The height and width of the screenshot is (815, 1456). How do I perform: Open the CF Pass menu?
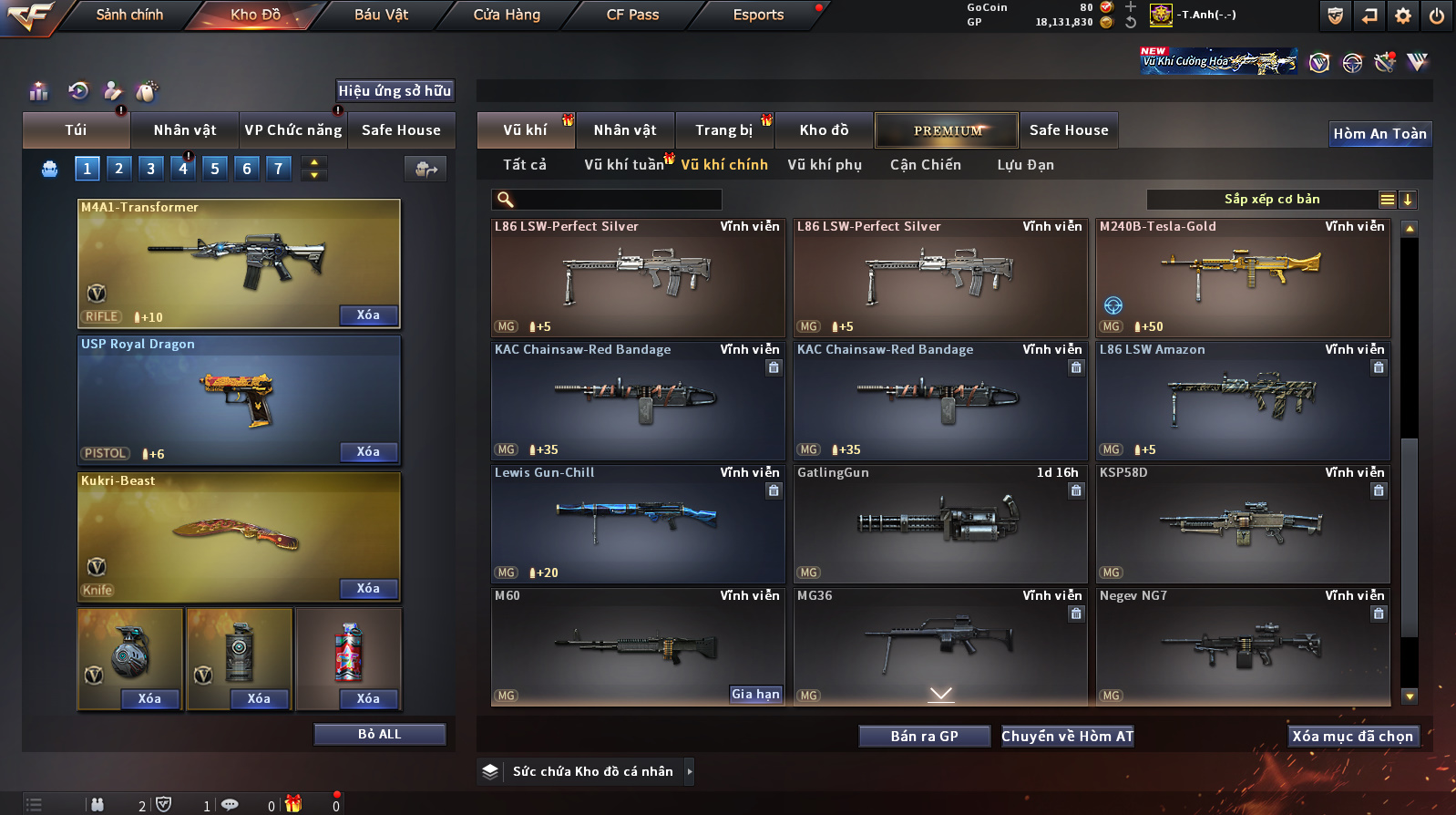pyautogui.click(x=632, y=15)
